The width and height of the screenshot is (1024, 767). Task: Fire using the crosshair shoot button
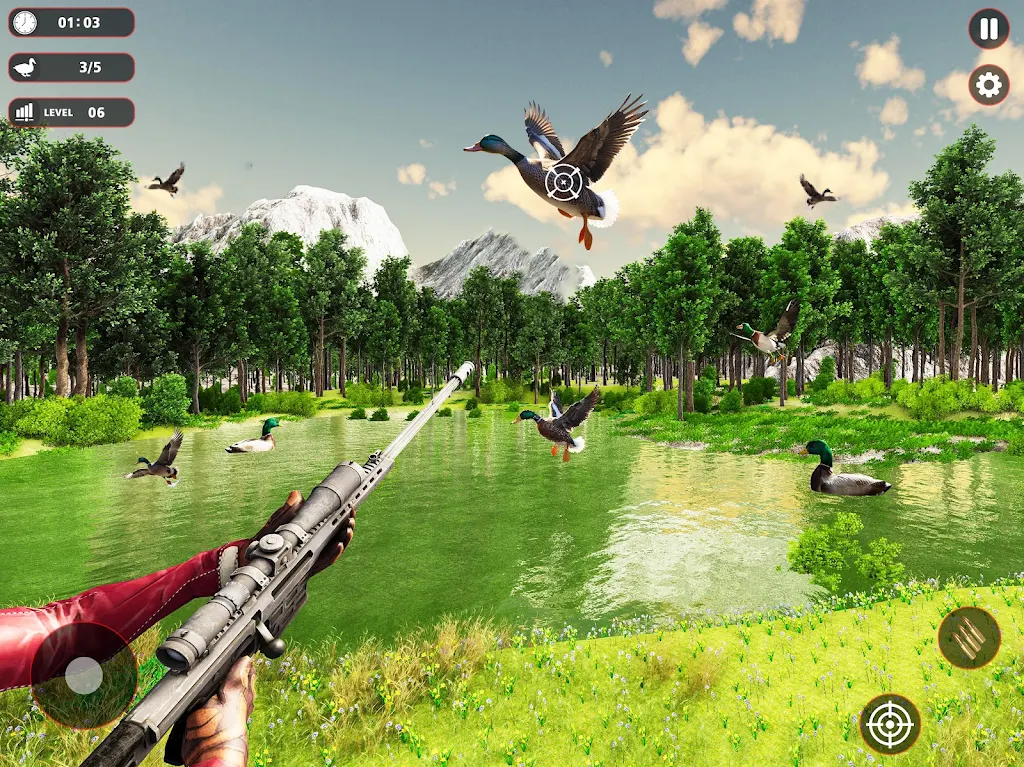(x=890, y=724)
